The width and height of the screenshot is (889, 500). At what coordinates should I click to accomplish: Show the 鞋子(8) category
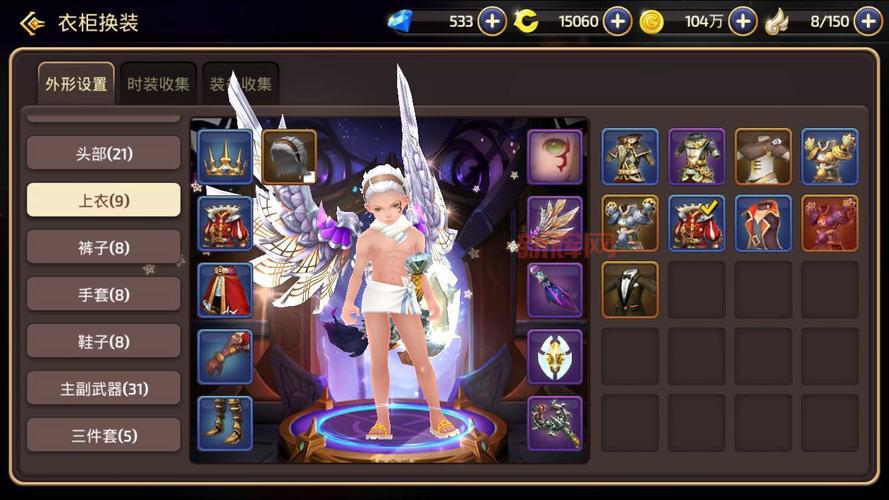103,341
